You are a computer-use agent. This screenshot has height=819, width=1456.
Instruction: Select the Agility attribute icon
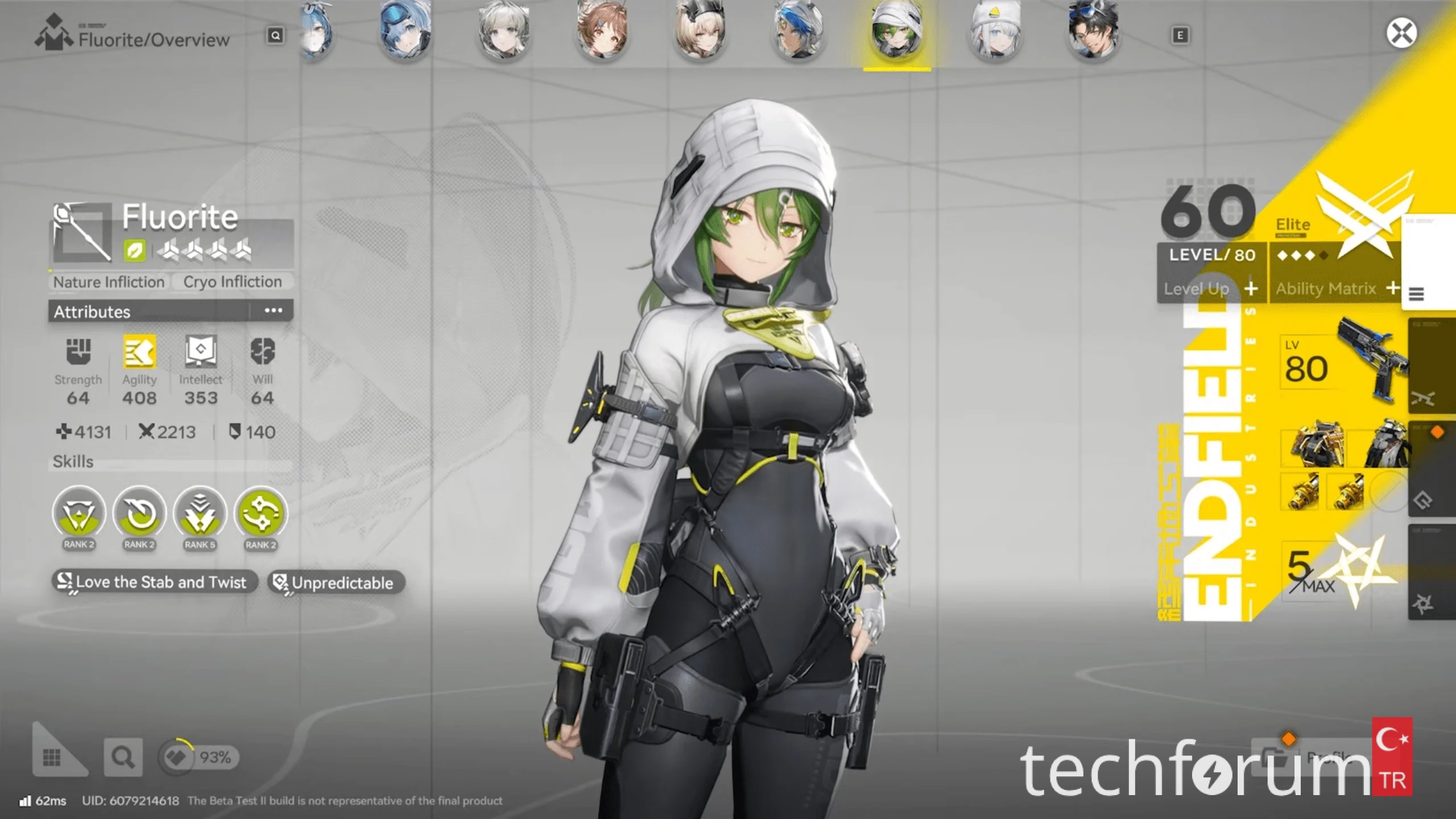(x=139, y=353)
